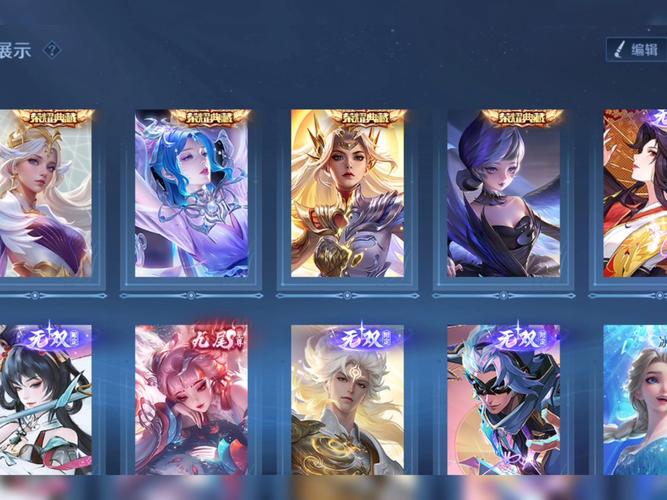The image size is (667, 500).
Task: Select the blue-haired woman skin card
Action: tap(191, 195)
